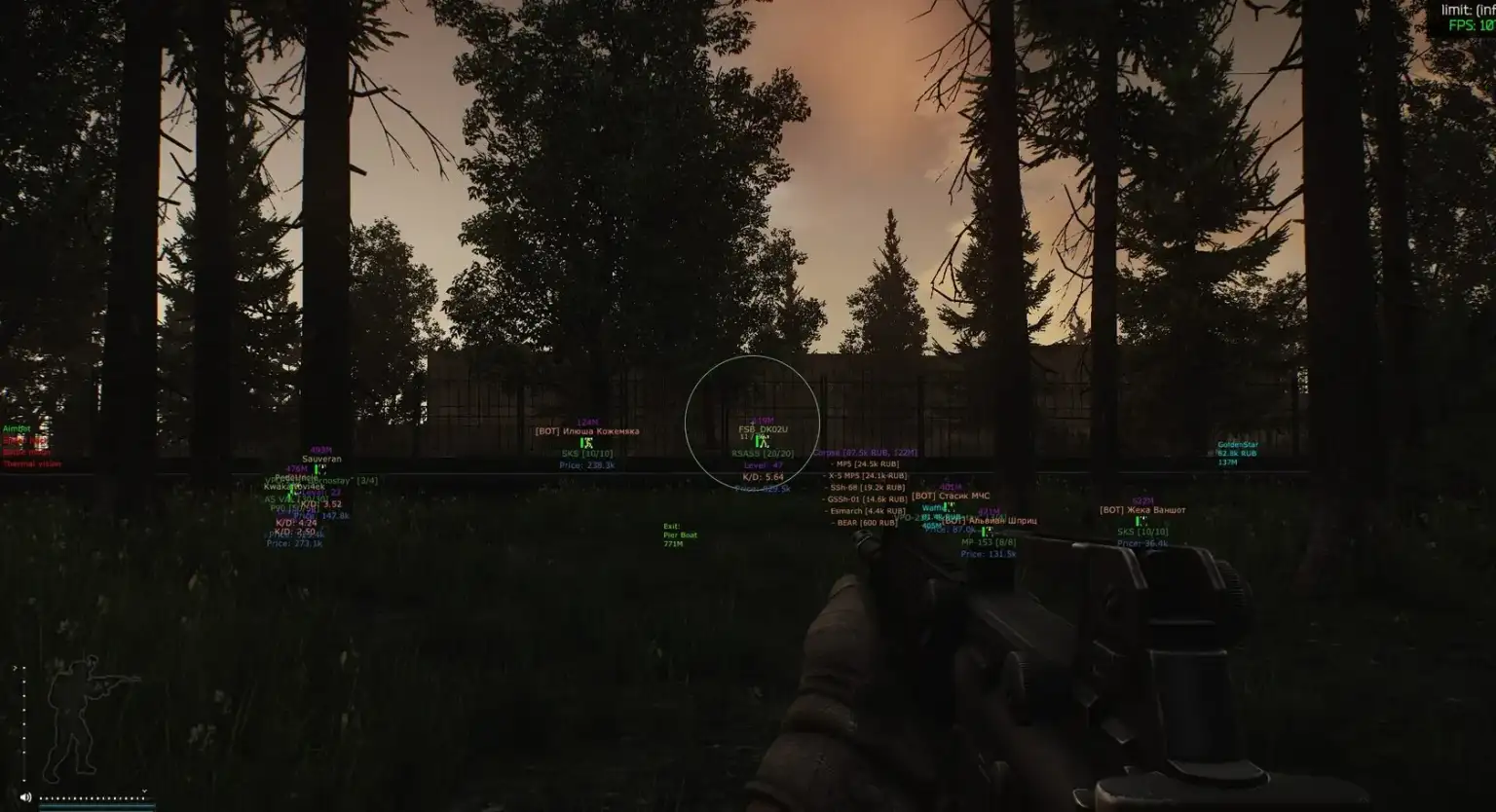Screen dimensions: 1496x812
Task: Click the horizontal movement speed slider
Action: [x=93, y=798]
